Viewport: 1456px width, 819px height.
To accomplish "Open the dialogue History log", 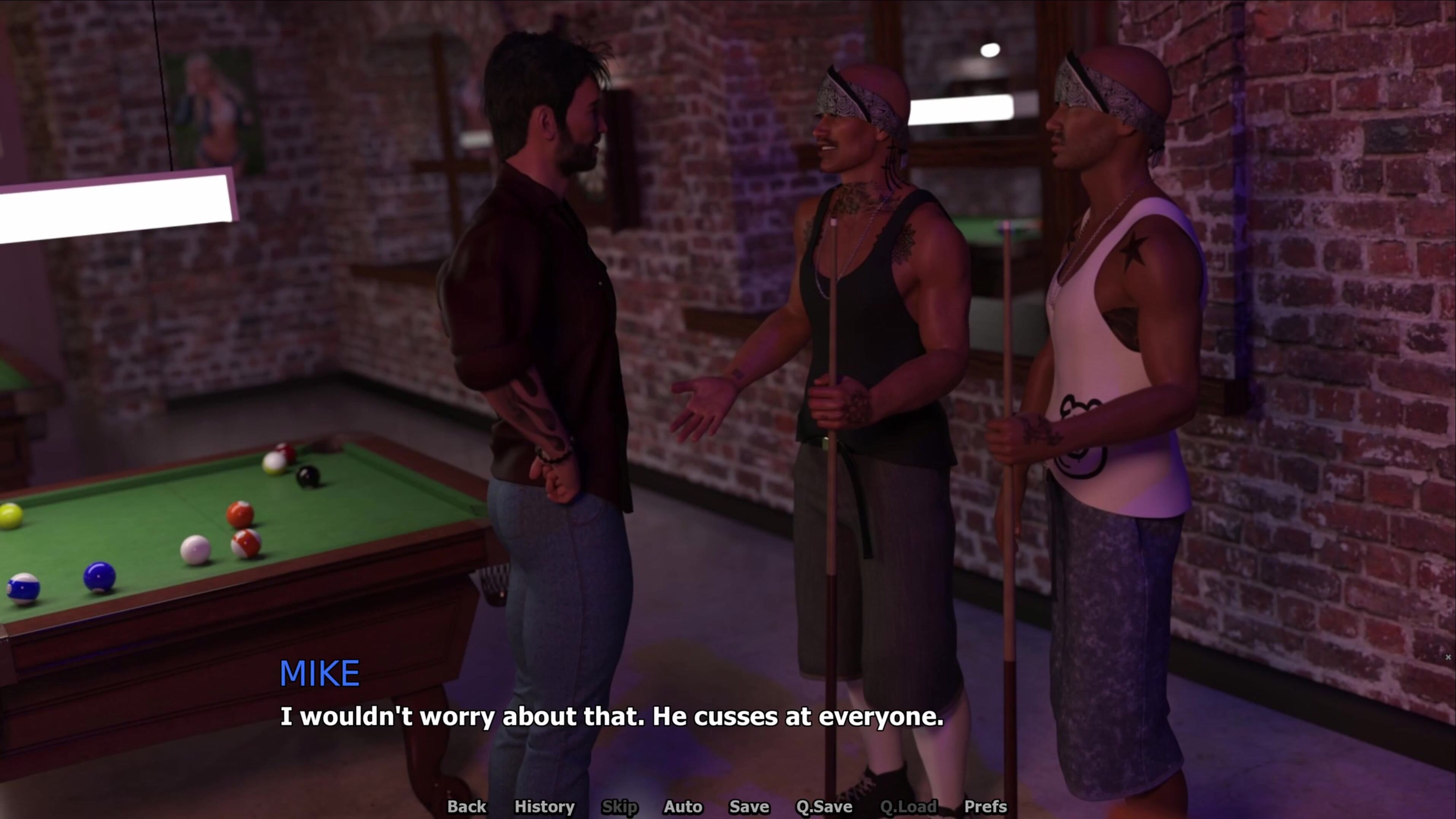I will tap(544, 806).
